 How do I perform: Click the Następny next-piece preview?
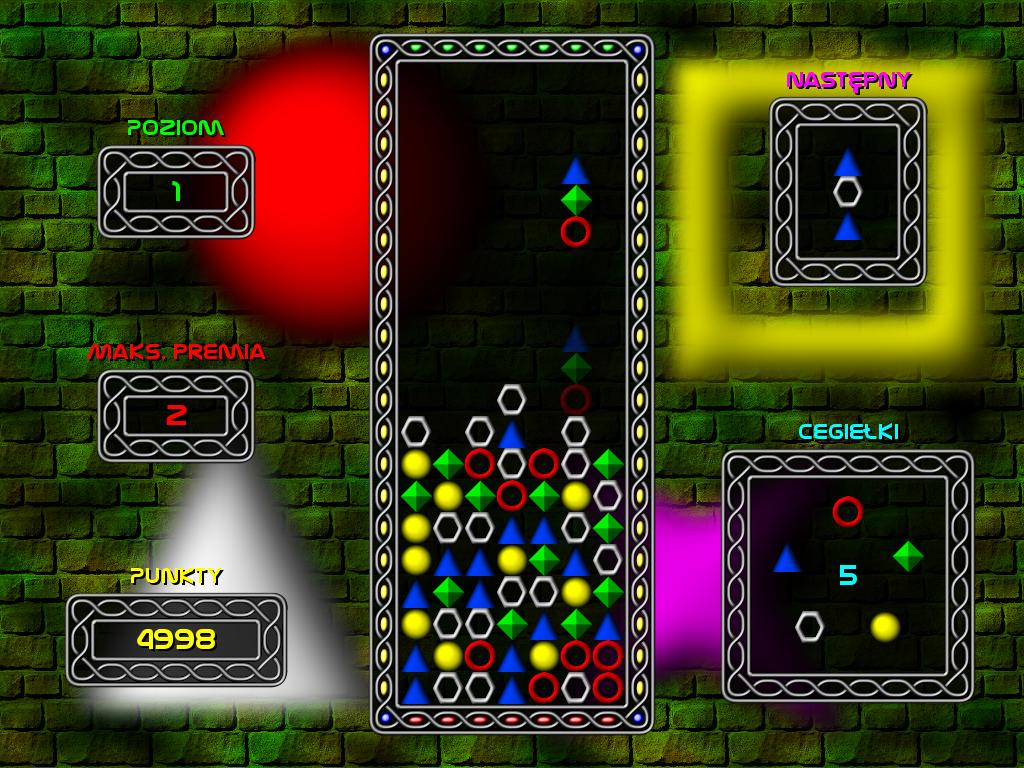click(x=848, y=192)
